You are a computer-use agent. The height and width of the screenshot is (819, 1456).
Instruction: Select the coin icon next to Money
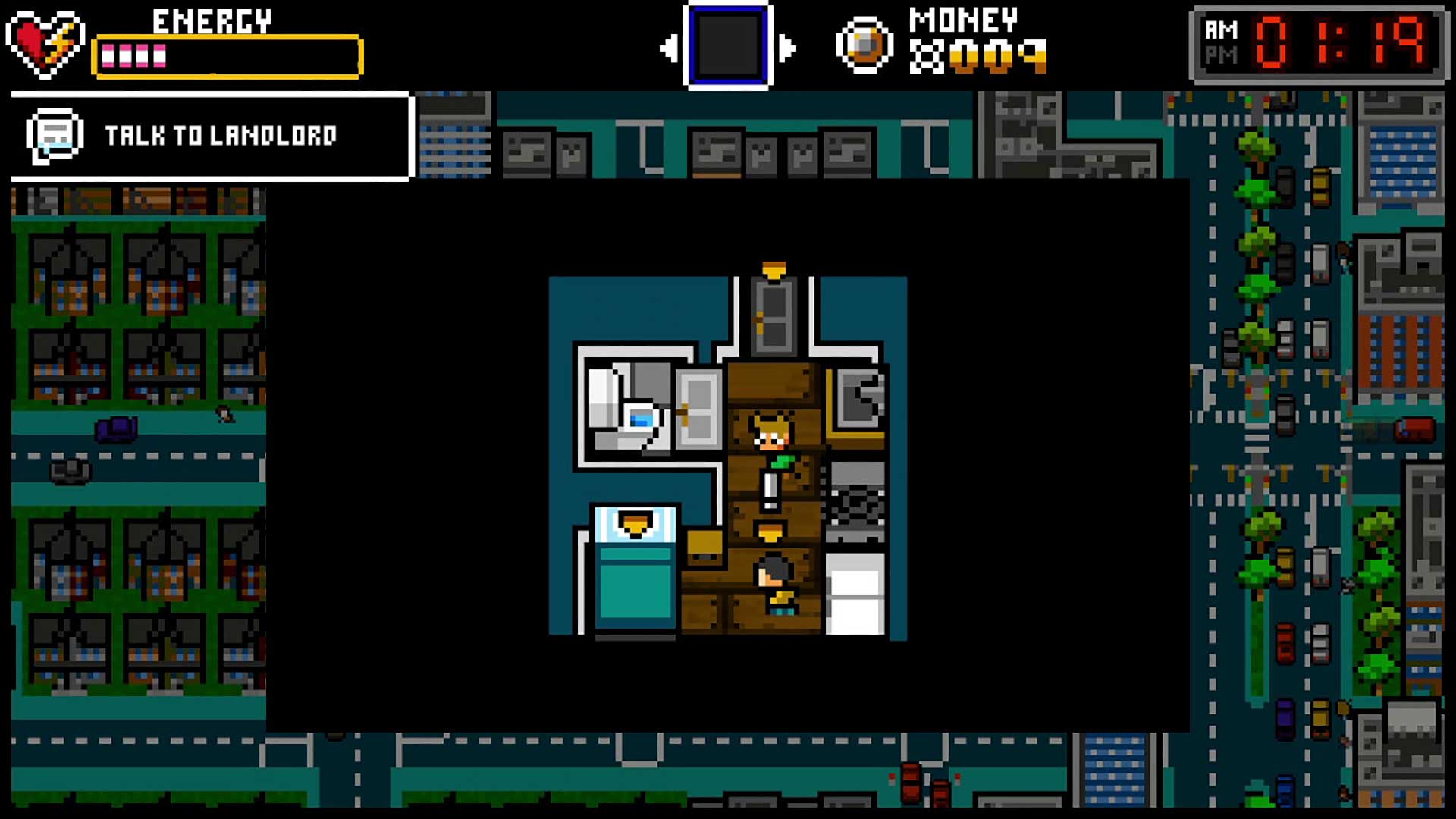tap(864, 44)
